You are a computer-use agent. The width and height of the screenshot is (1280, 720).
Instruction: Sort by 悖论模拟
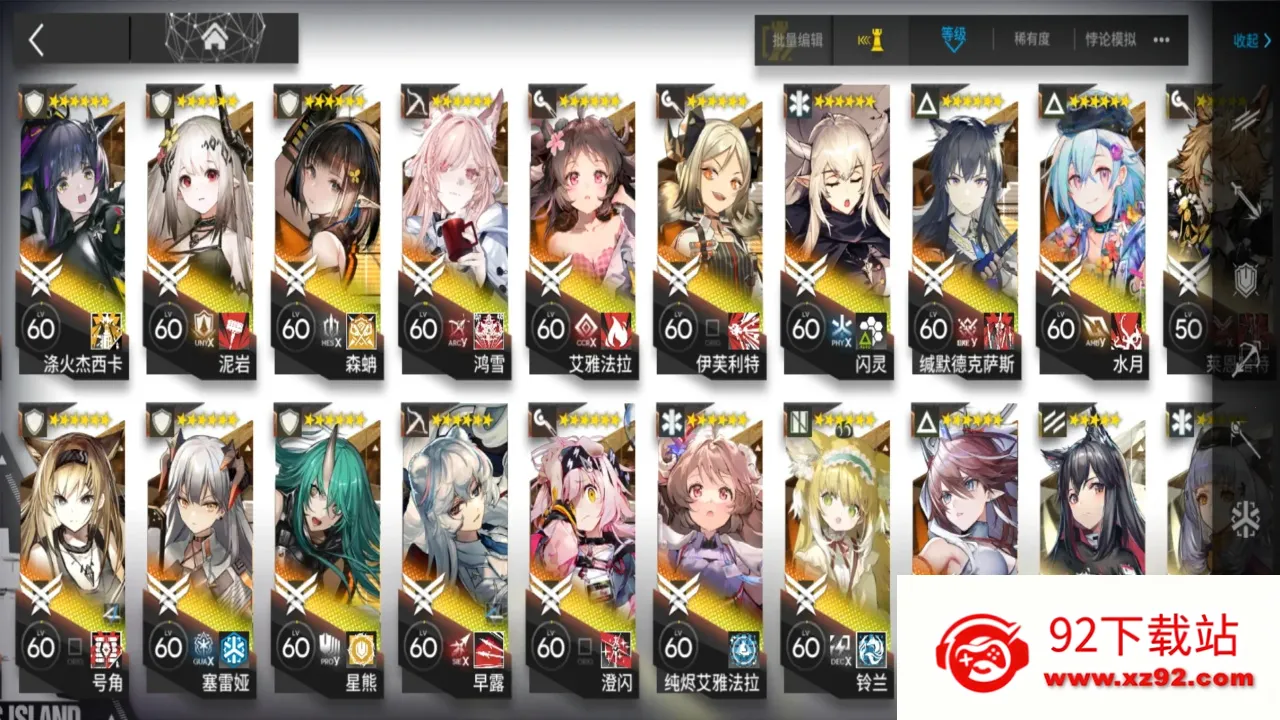(1110, 40)
